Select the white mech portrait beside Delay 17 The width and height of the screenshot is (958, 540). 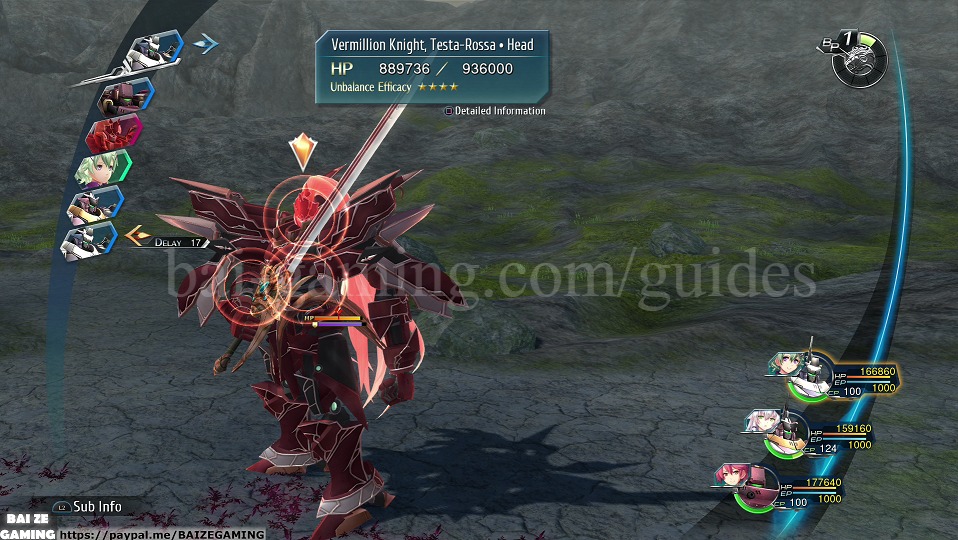[90, 240]
